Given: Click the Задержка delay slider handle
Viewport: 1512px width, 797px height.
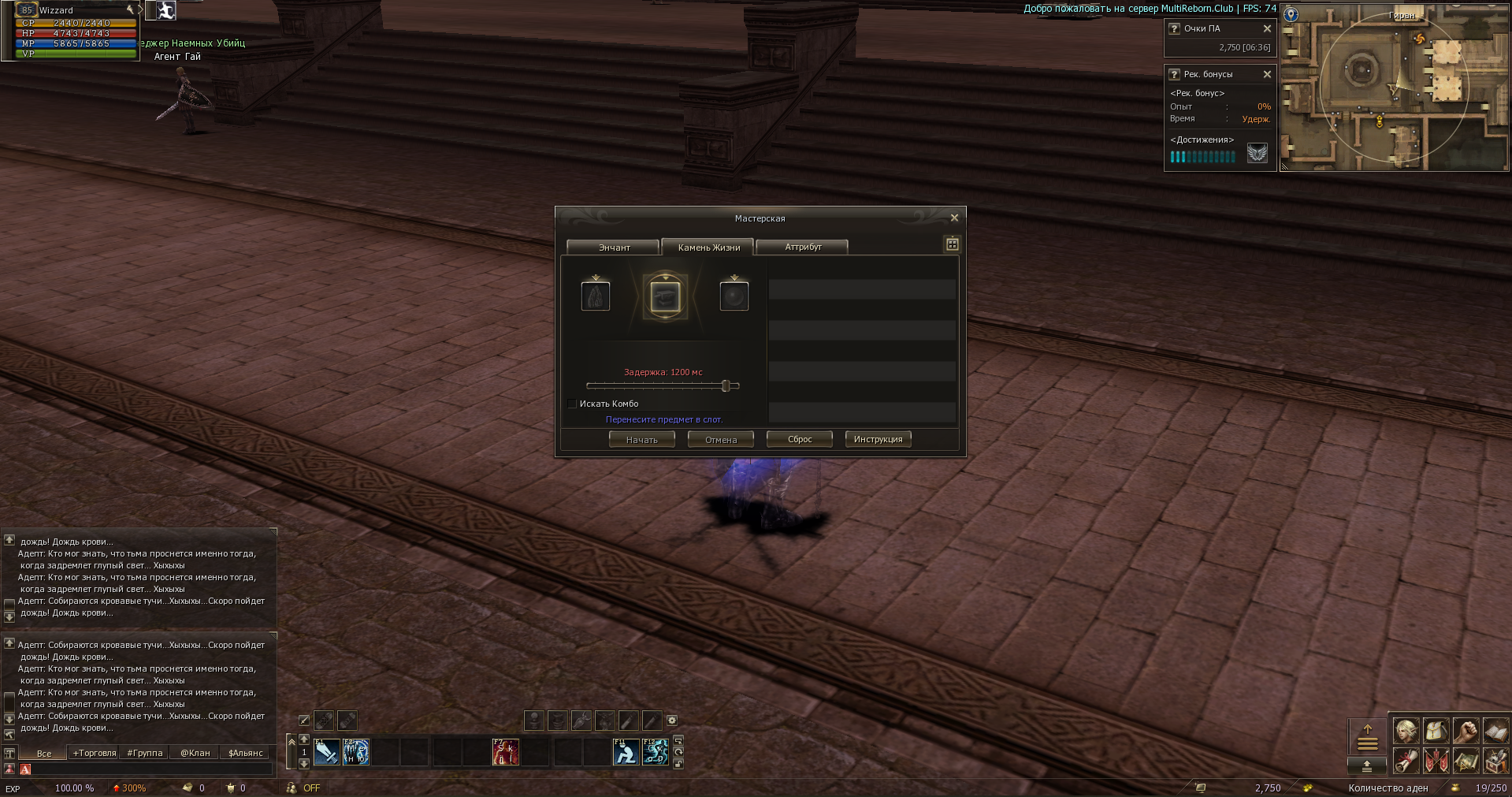Looking at the screenshot, I should click(726, 385).
